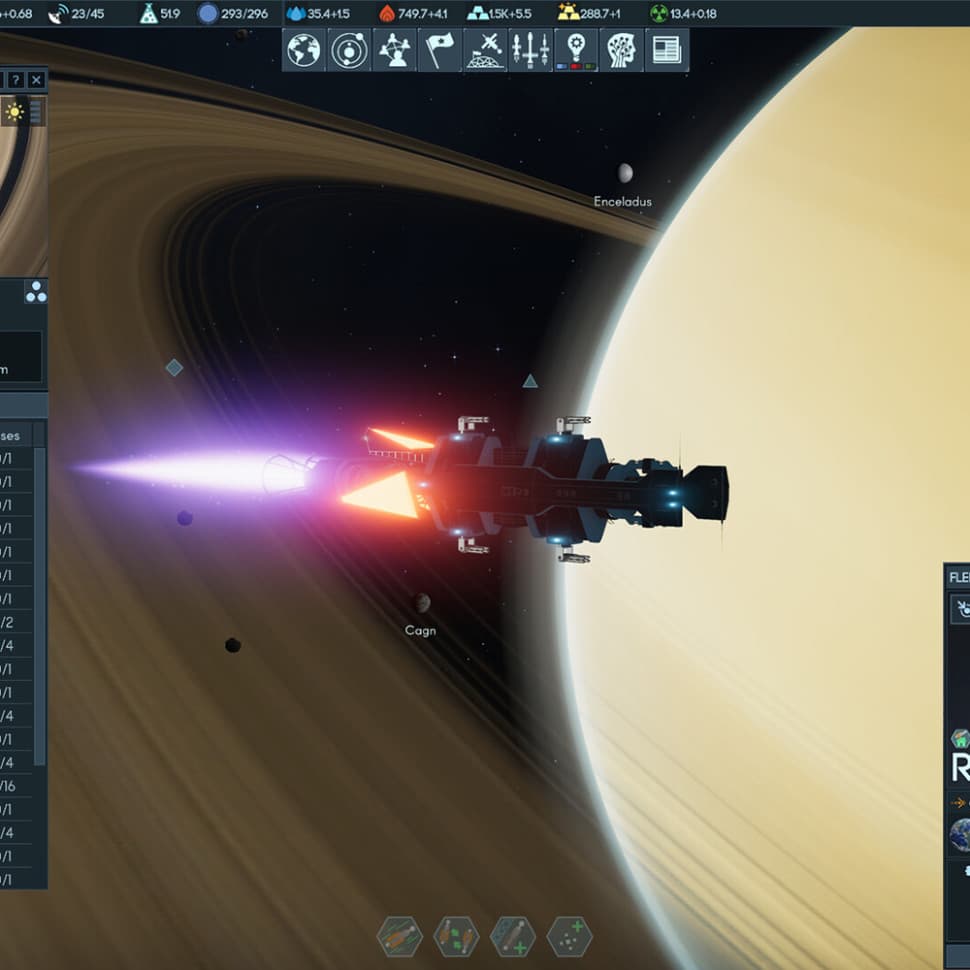This screenshot has width=970, height=970.
Task: Click the two ships swap hexagon
Action: click(x=456, y=937)
